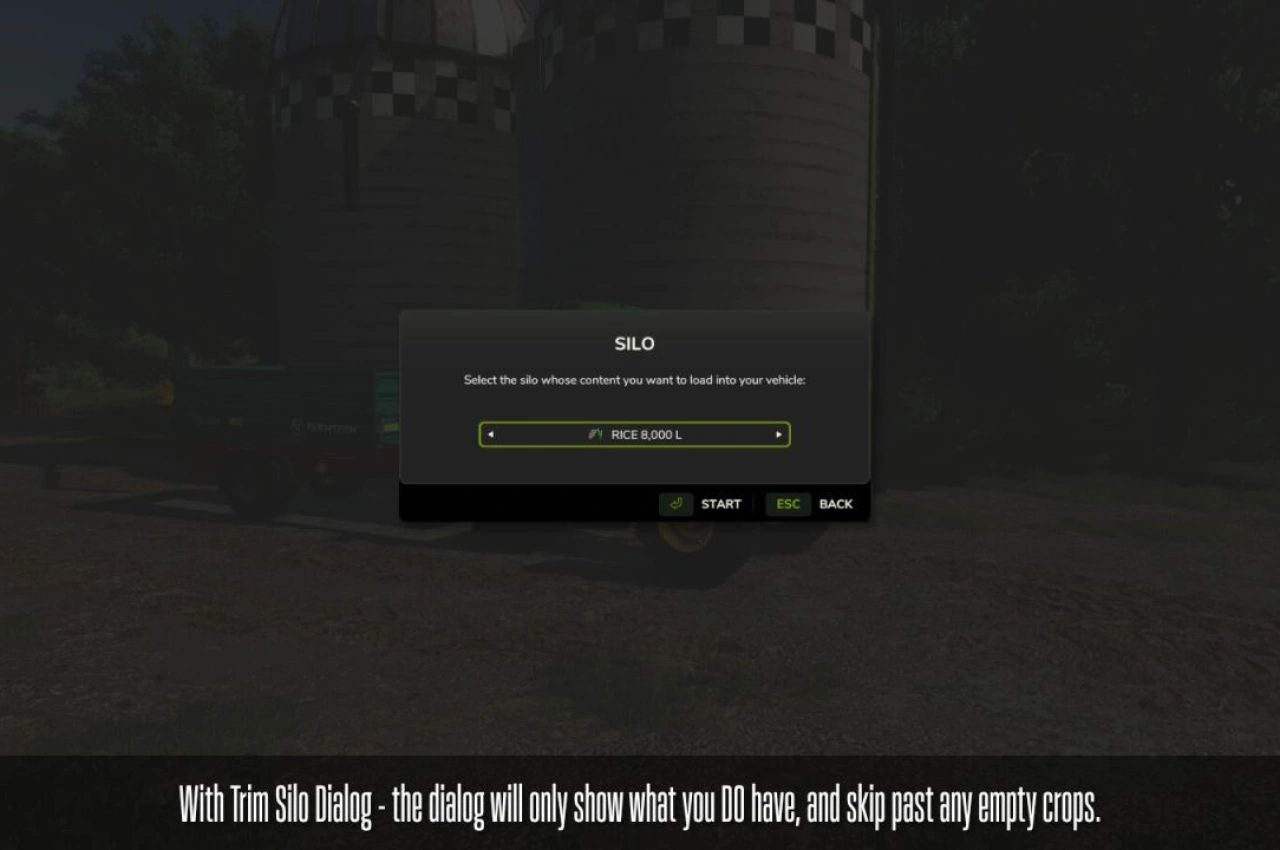Viewport: 1280px width, 850px height.
Task: Click the Trim Silo Dialog caption text
Action: click(639, 807)
